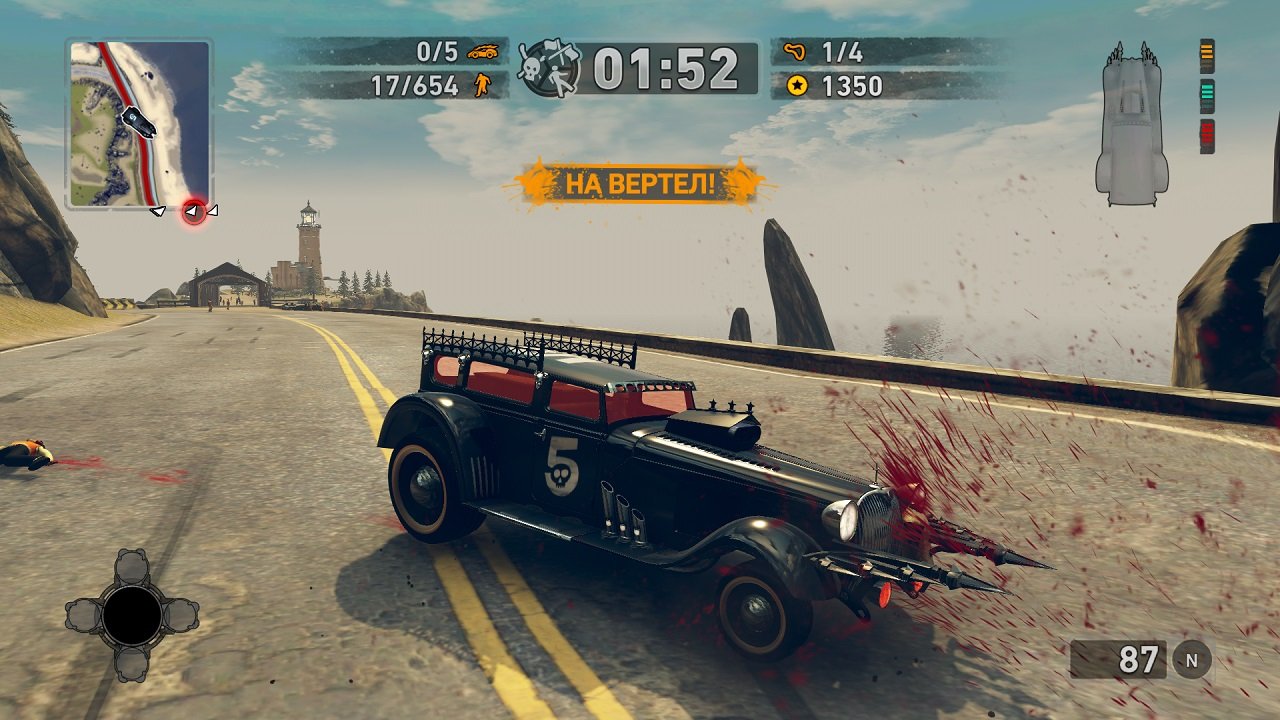Open the minimap in the corner
This screenshot has width=1280, height=720.
click(139, 123)
